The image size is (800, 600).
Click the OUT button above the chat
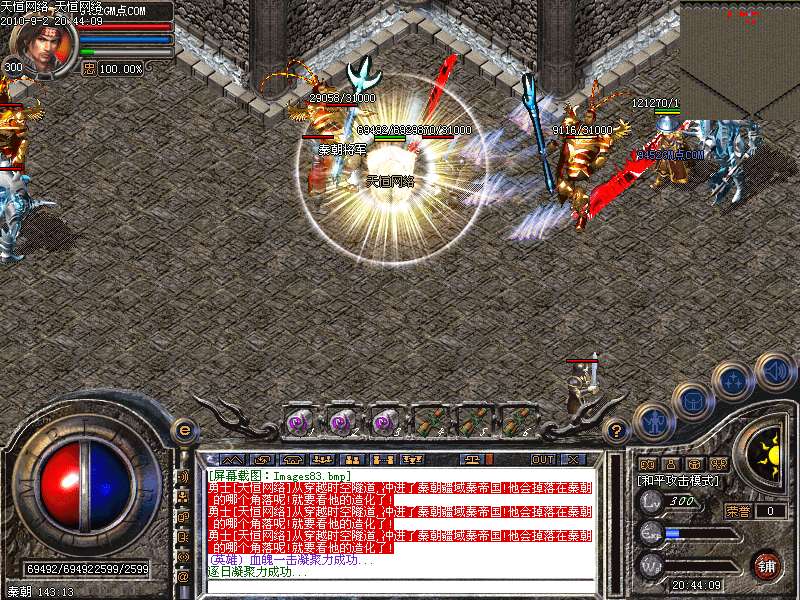tap(543, 459)
